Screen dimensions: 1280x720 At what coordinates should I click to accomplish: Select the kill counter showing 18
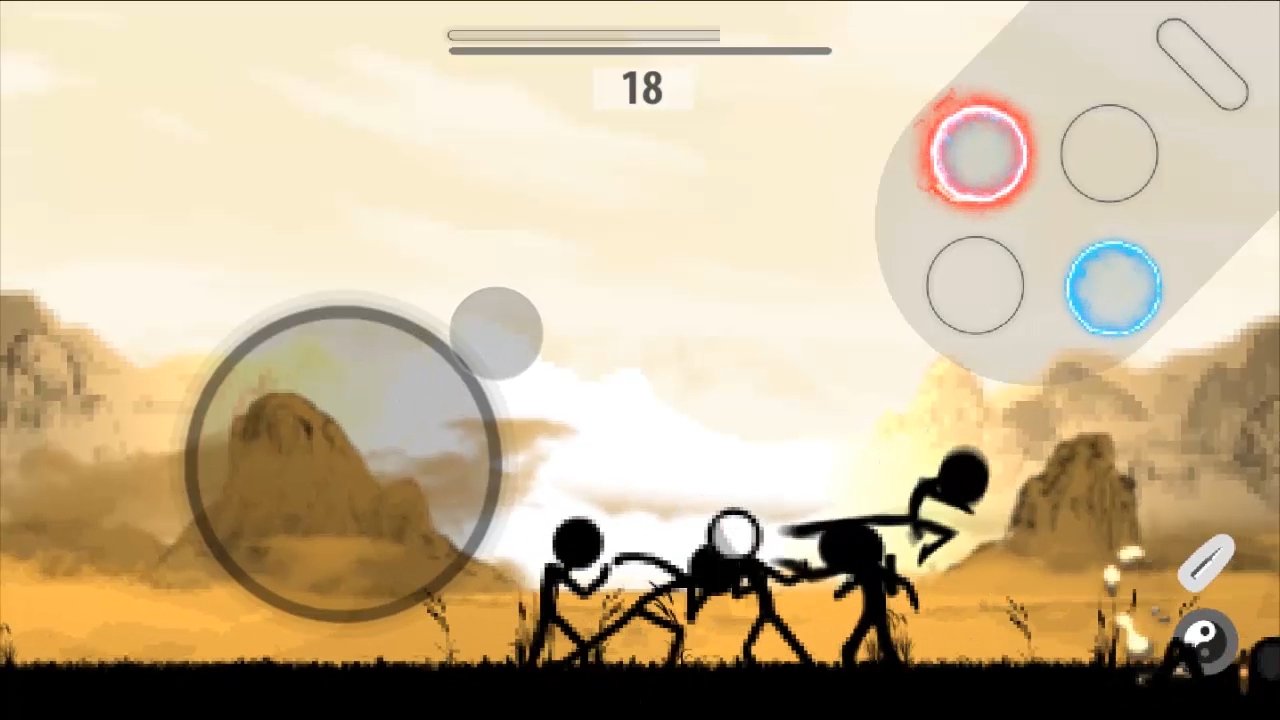pos(641,88)
